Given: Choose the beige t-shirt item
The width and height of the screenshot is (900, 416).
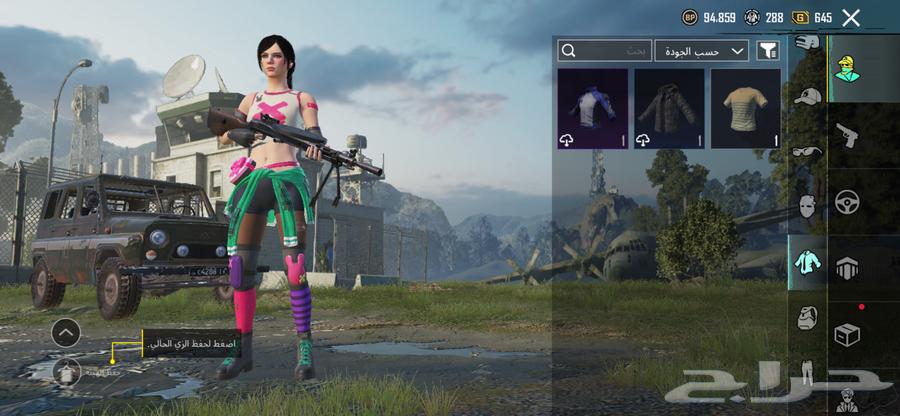Looking at the screenshot, I should [745, 109].
